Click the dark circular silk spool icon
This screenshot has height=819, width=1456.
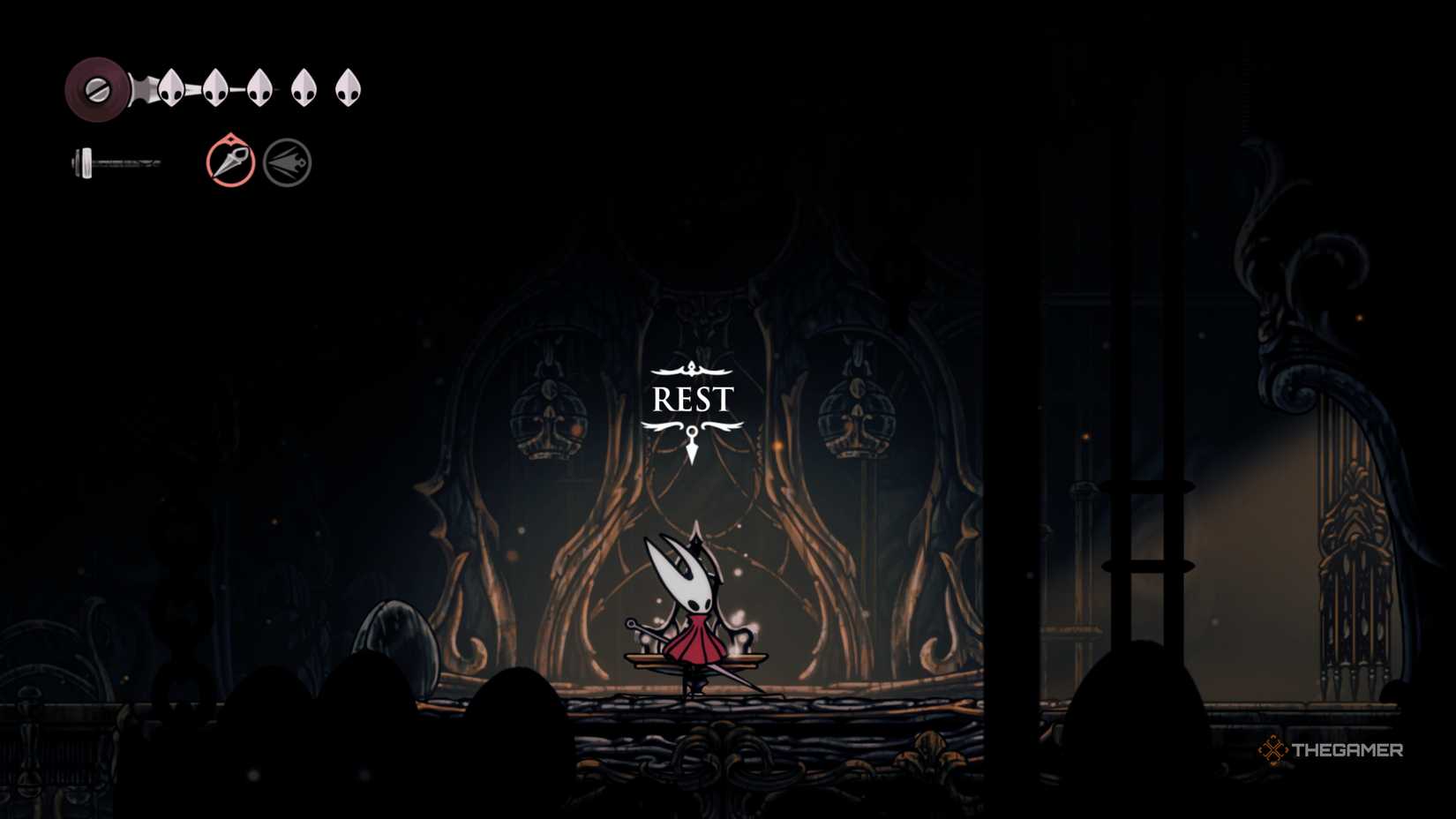[x=97, y=88]
